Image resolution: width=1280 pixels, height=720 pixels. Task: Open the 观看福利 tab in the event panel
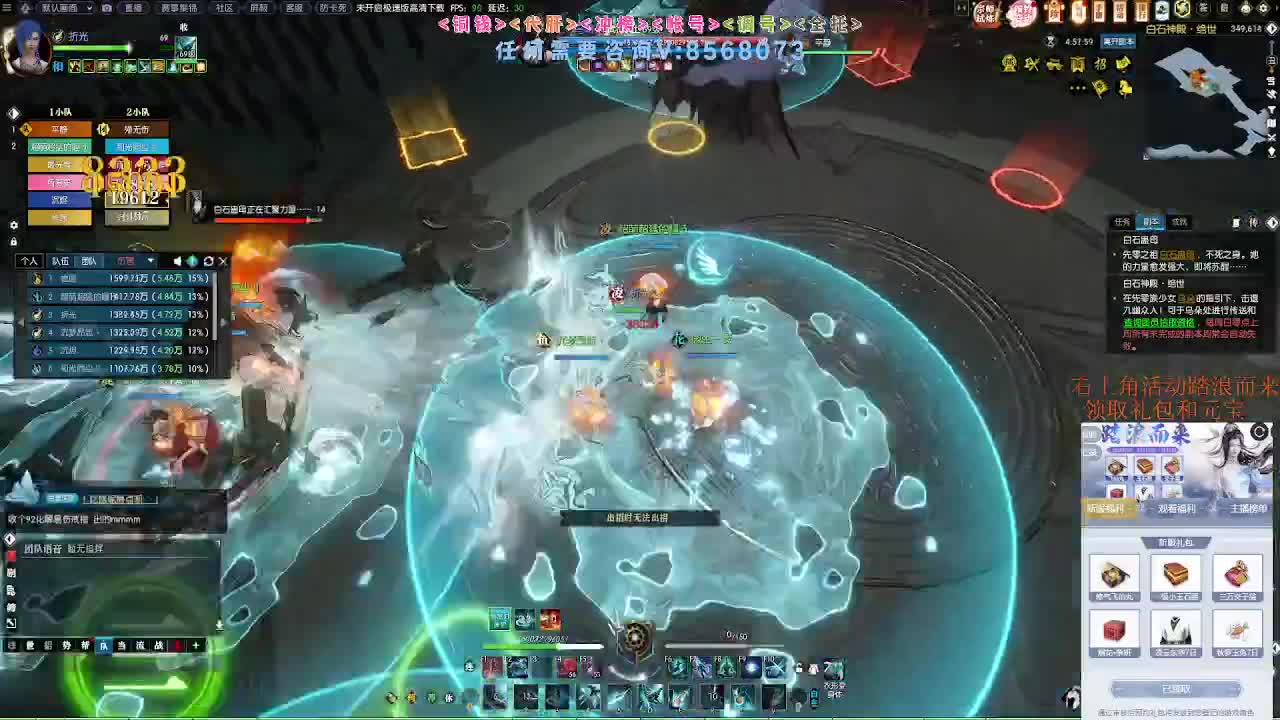(x=1178, y=507)
